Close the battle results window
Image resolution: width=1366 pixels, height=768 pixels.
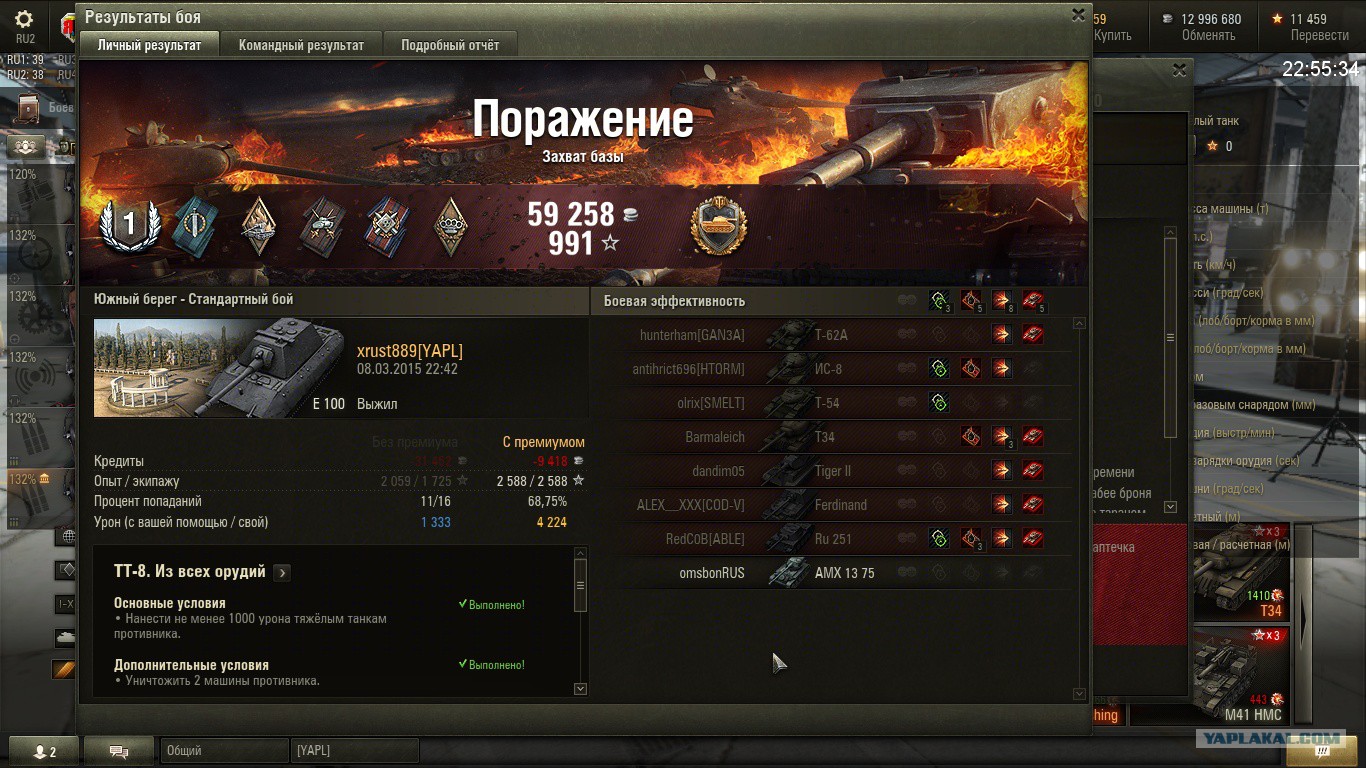point(1078,15)
